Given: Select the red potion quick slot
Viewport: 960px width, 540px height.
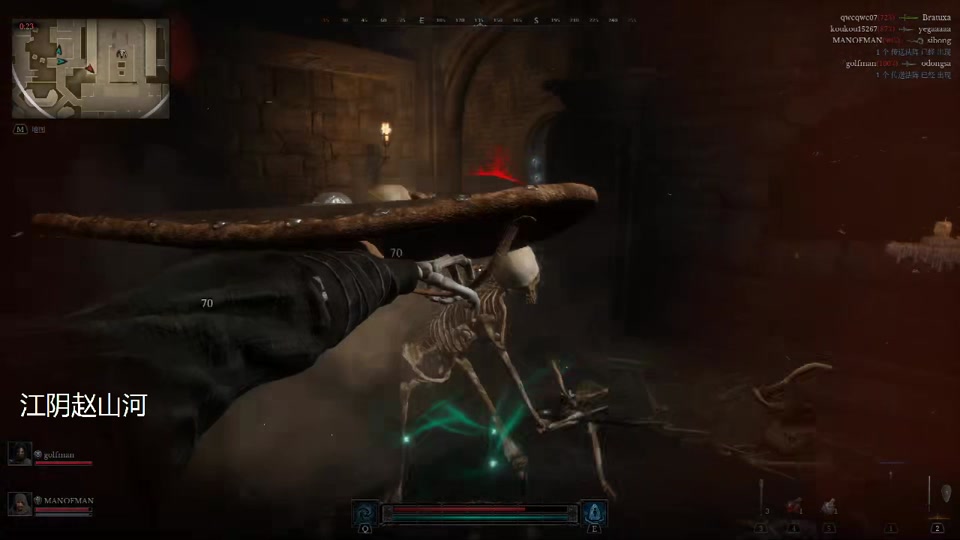Looking at the screenshot, I should tap(794, 508).
